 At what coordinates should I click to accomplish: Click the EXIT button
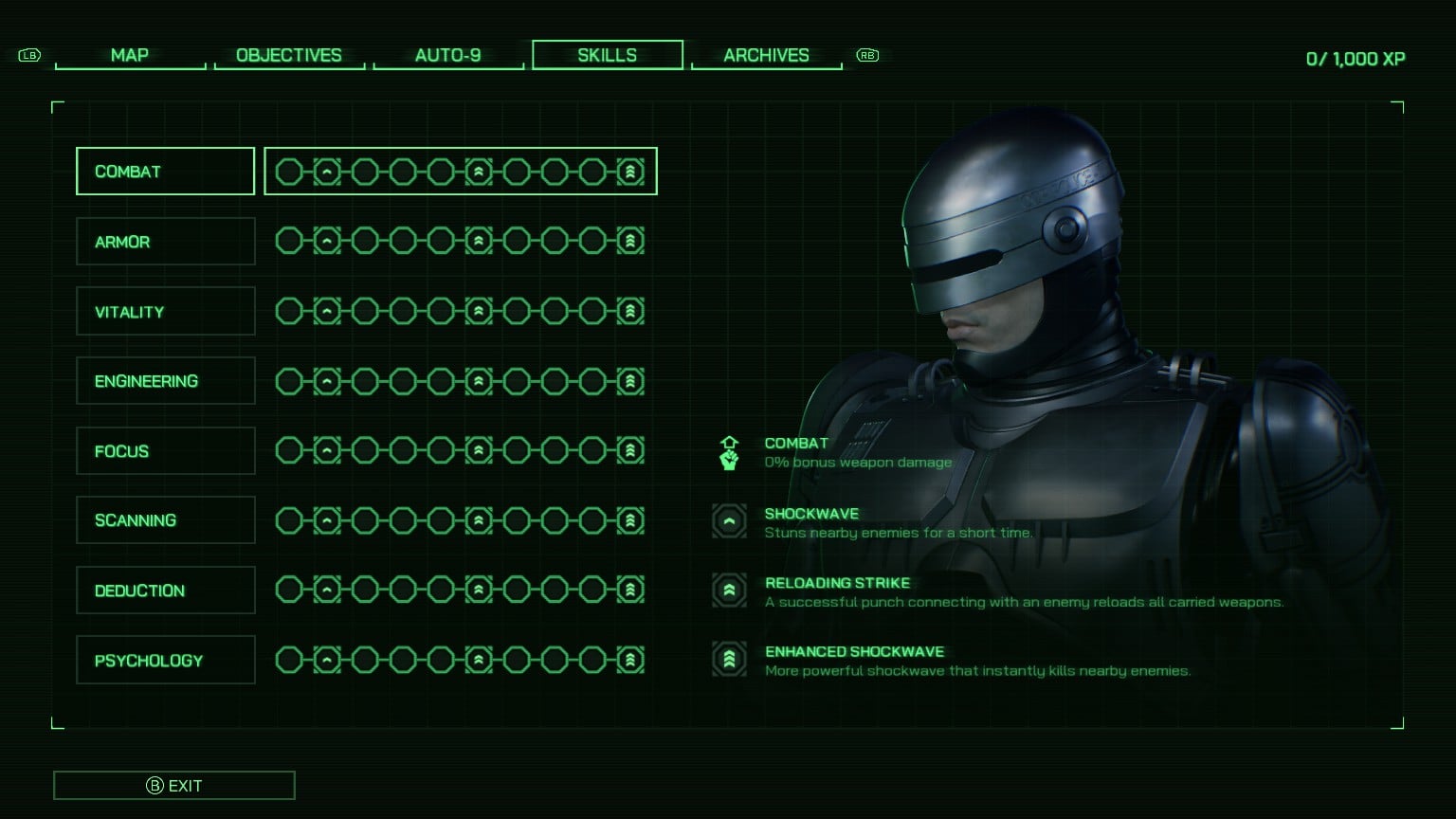pos(174,785)
